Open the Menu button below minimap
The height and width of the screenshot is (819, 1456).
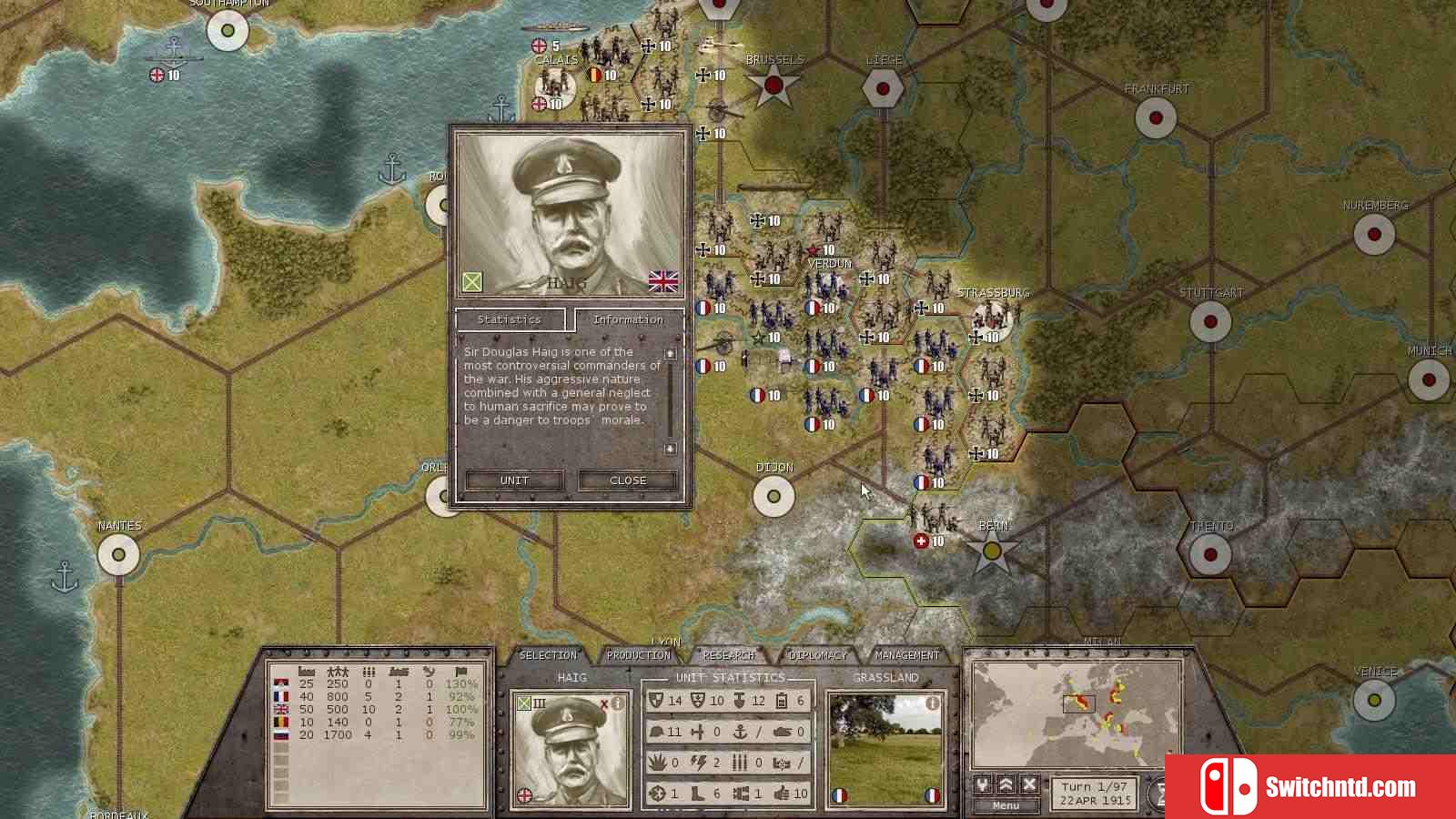coord(1006,805)
